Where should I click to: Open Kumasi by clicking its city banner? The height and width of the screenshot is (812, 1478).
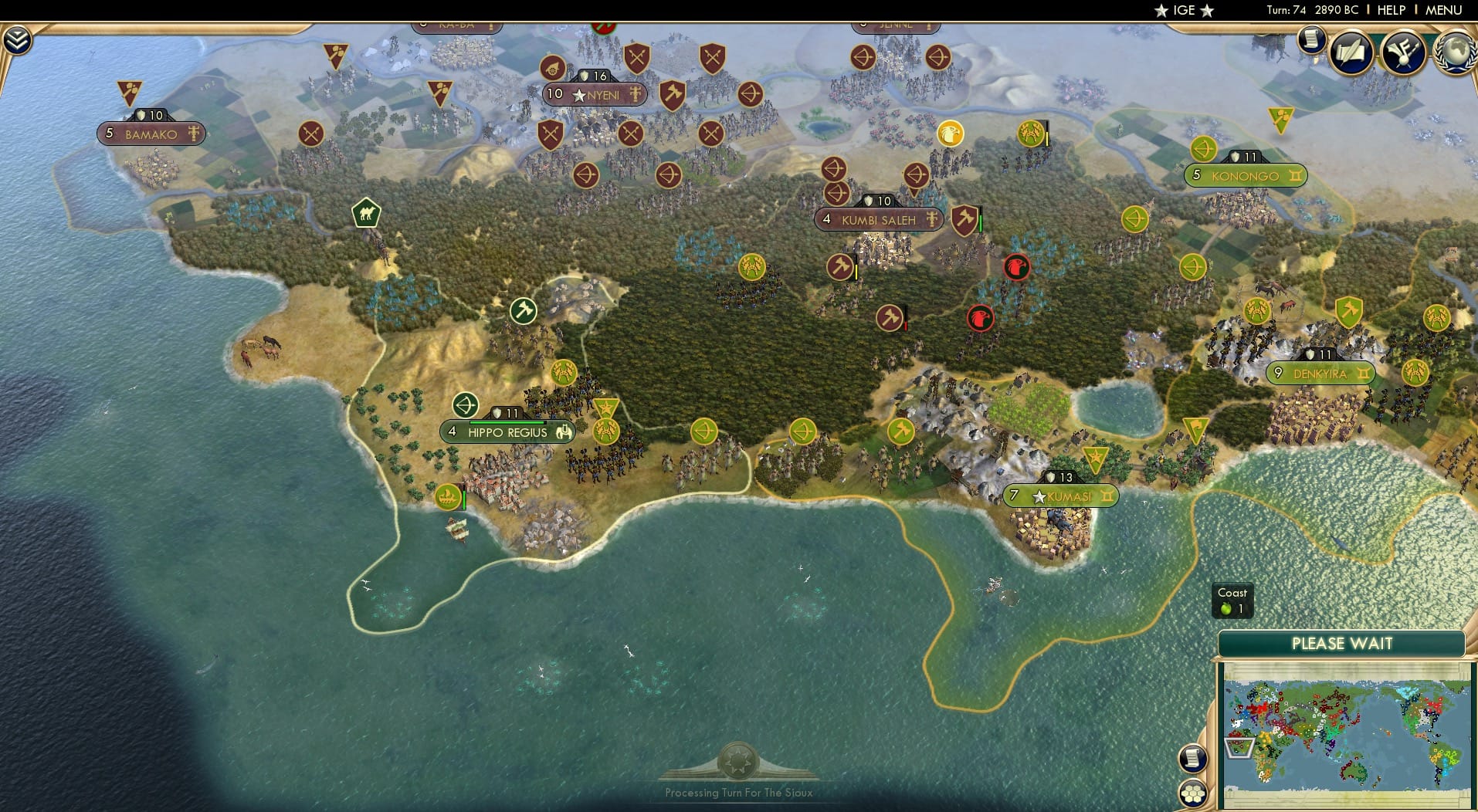[x=1062, y=496]
